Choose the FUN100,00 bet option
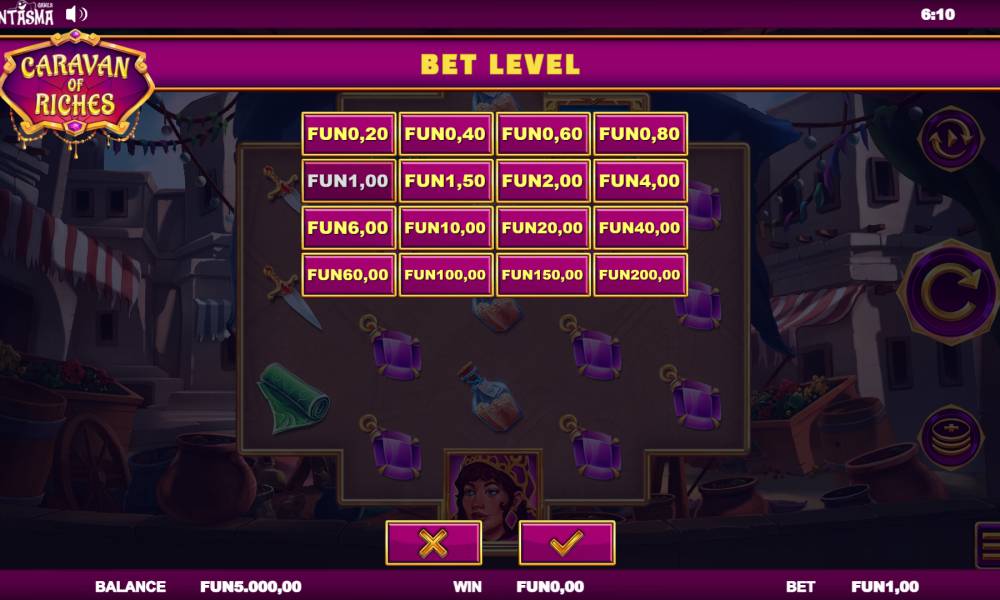This screenshot has width=1000, height=600. pos(445,275)
